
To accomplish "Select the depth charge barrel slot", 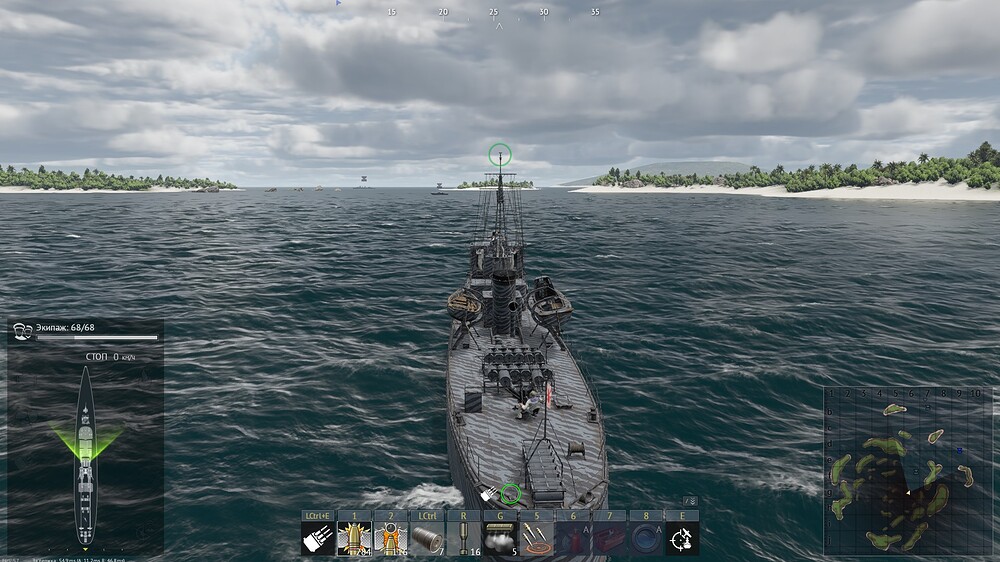I will pyautogui.click(x=427, y=538).
